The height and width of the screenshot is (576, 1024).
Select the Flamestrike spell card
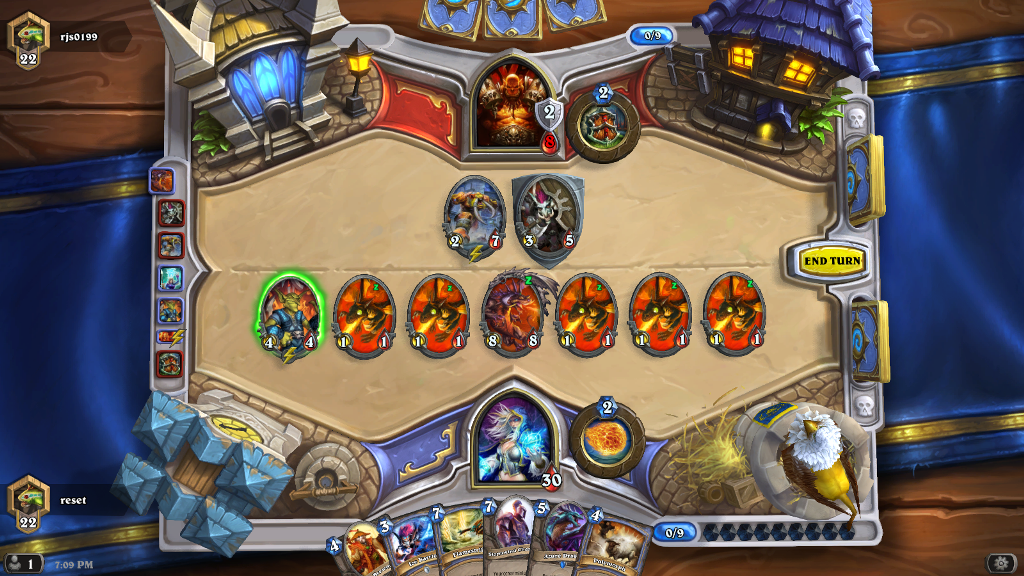[460, 542]
